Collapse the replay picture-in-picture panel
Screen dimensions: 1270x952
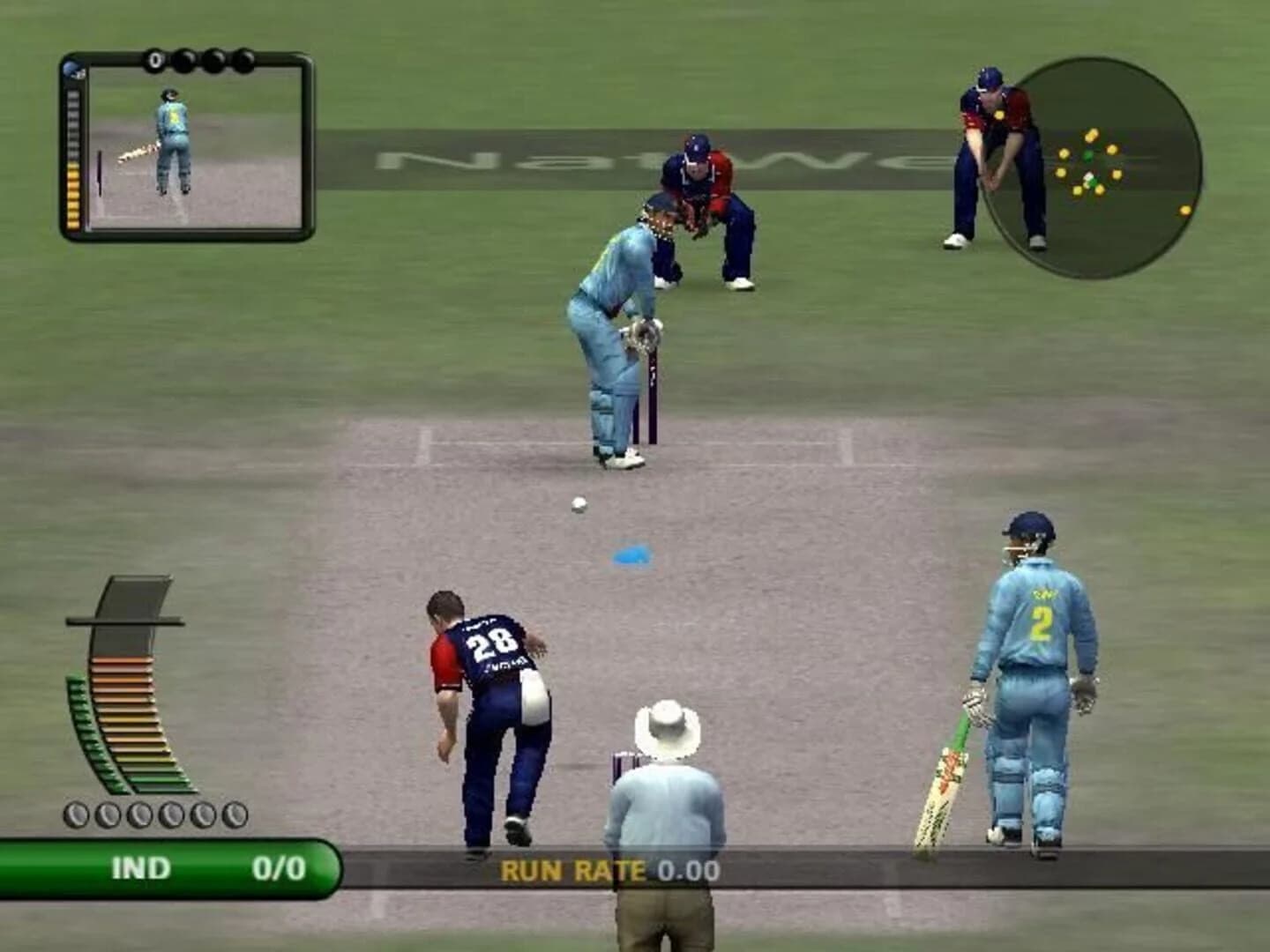[x=187, y=145]
